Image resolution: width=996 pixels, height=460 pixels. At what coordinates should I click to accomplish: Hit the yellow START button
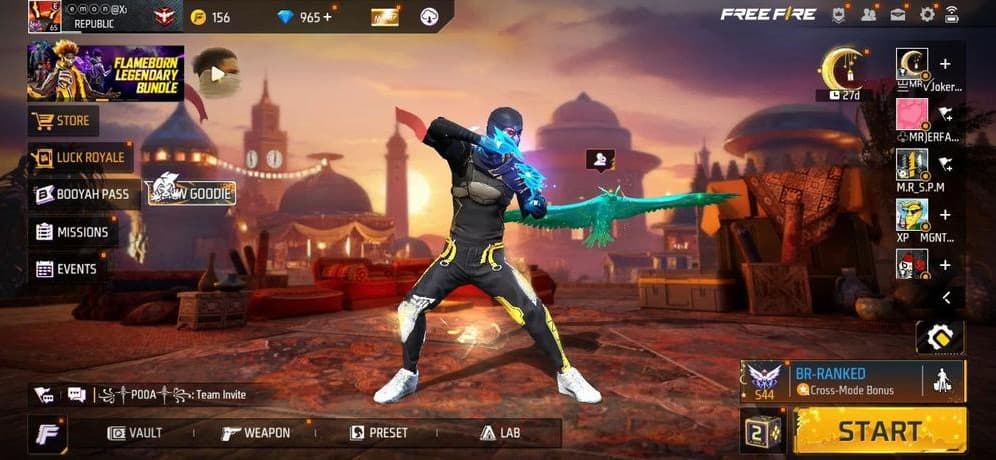[x=879, y=431]
